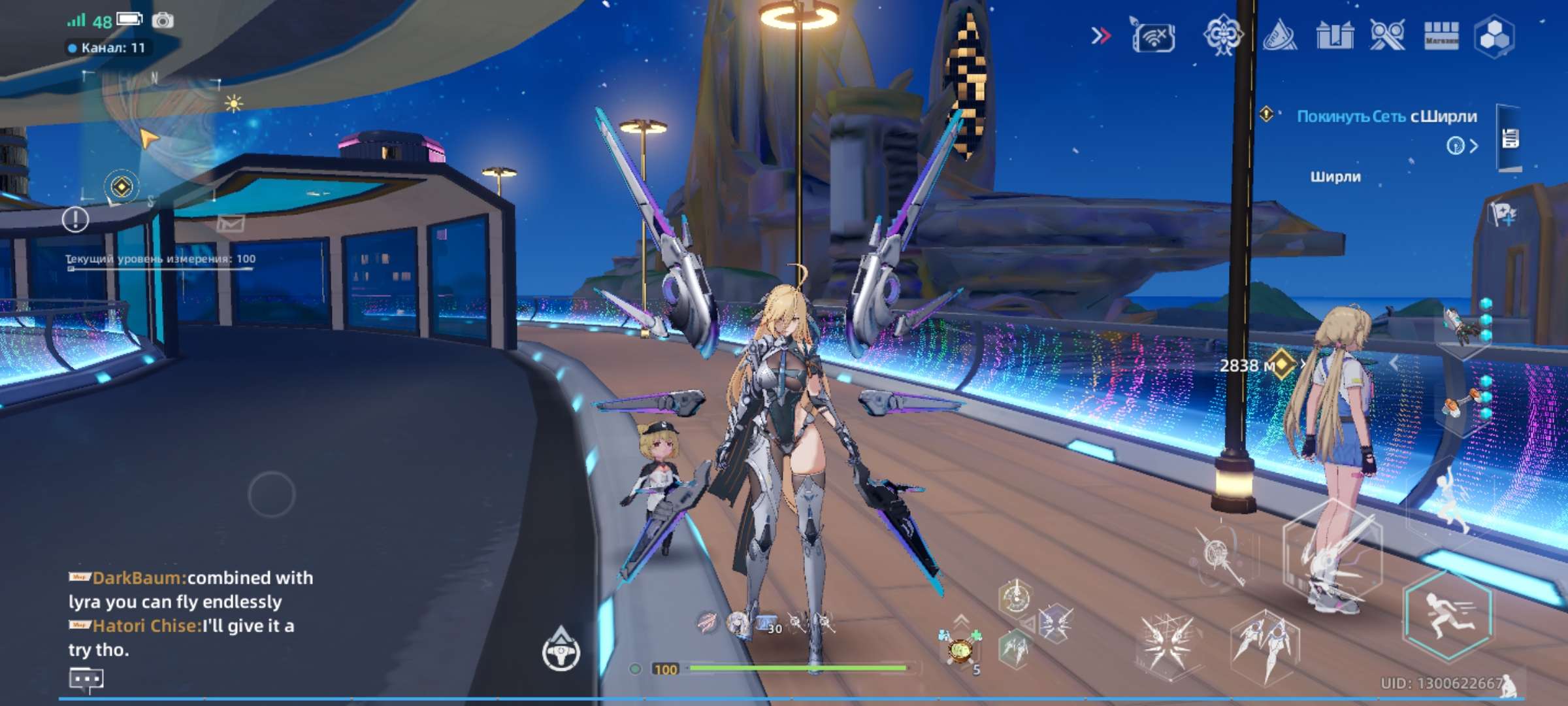
Task: Select the Покинуть Сеть с Ширли quest tracker
Action: click(x=1386, y=116)
